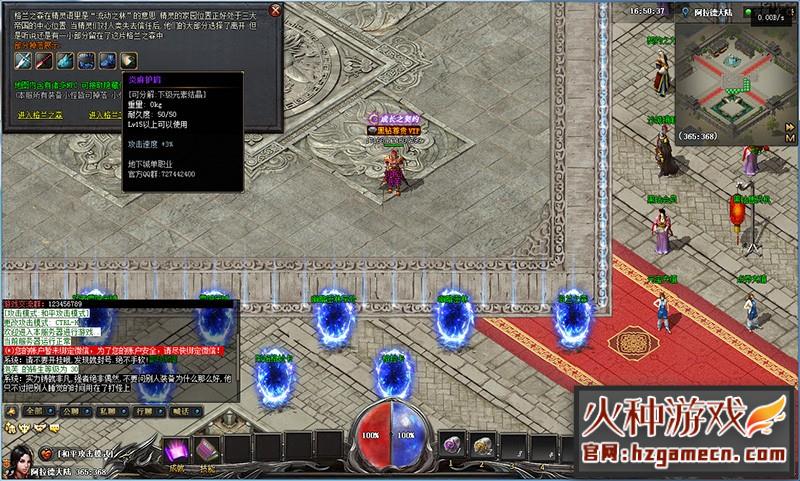Viewport: 800px width, 481px height.
Task: Switch chat to the 全部 channel
Action: coord(36,411)
